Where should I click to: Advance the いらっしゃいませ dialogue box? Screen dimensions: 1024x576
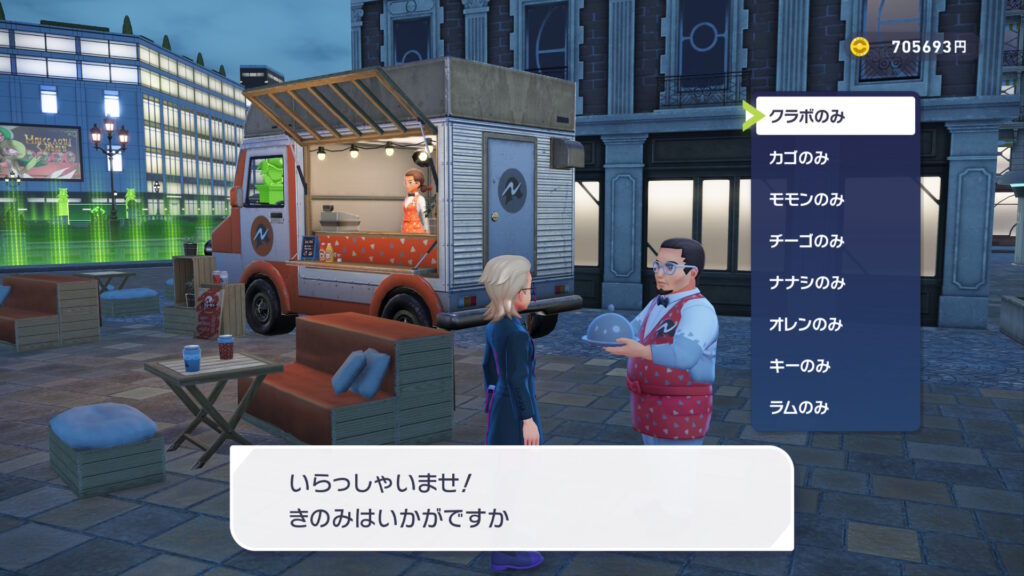click(511, 498)
